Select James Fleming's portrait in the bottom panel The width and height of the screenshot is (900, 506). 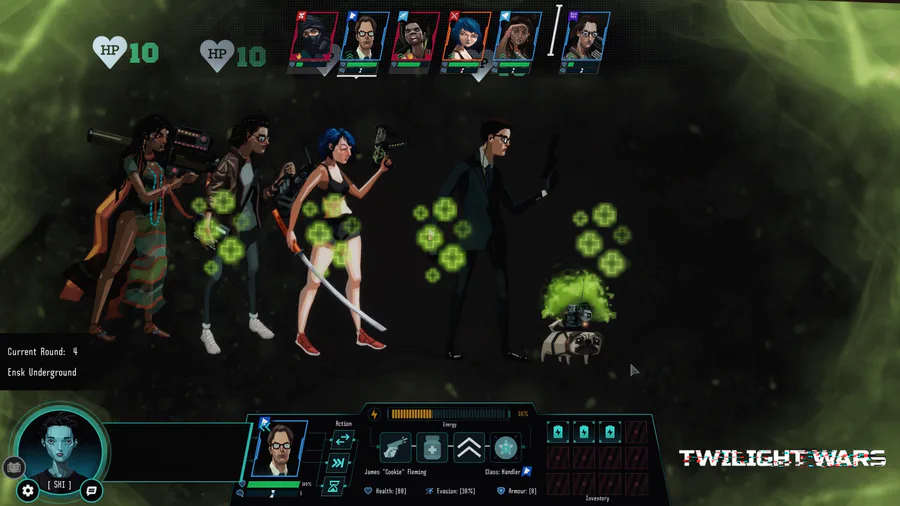(x=280, y=448)
